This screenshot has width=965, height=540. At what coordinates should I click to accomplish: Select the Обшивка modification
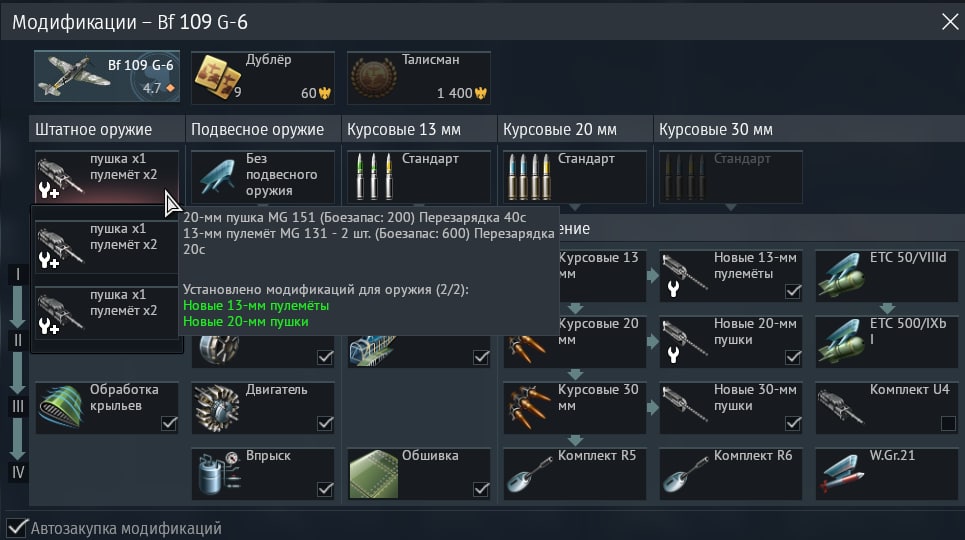pos(419,473)
